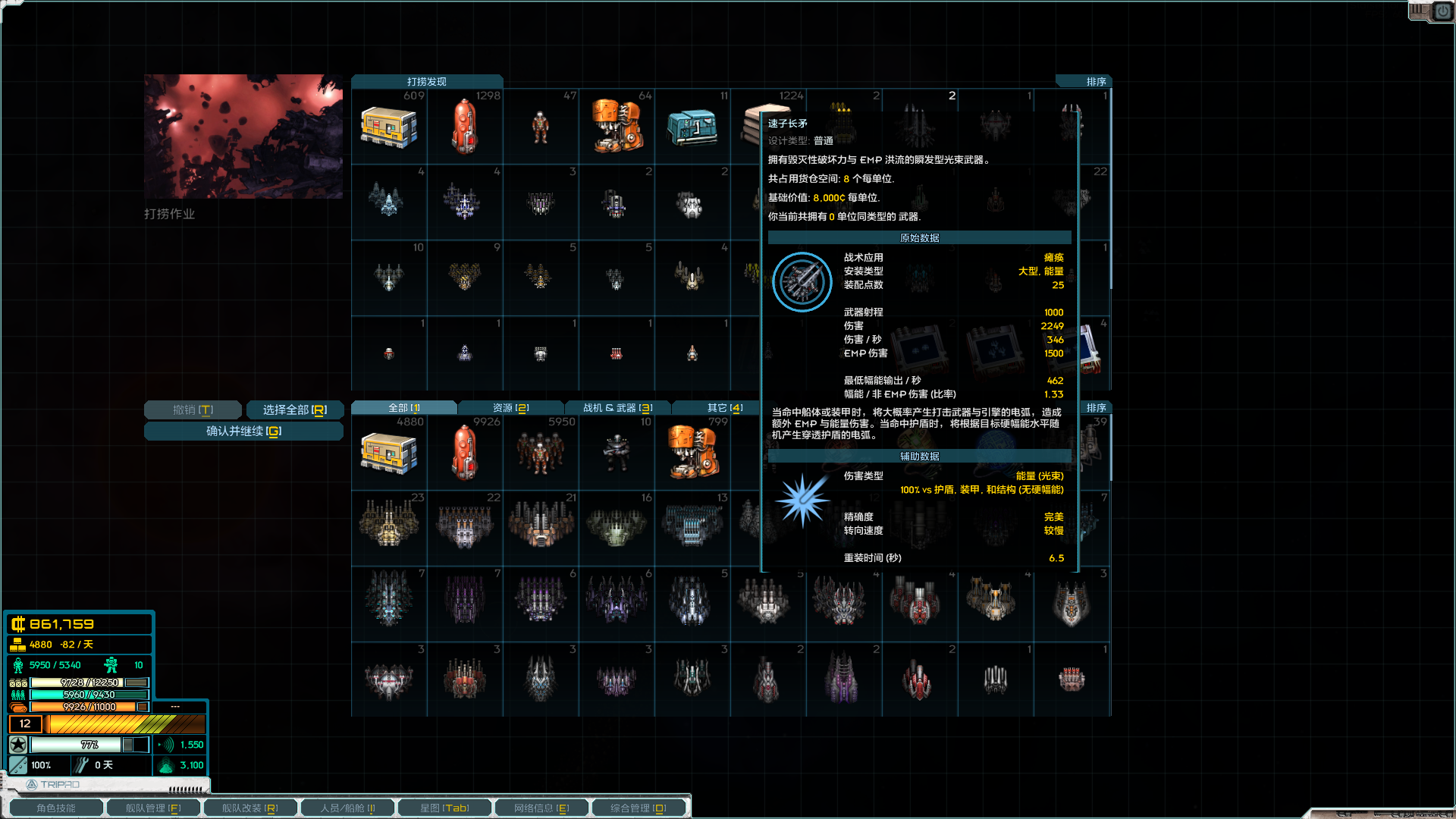Viewport: 1456px width, 819px height.
Task: Click the combat readiness star icon
Action: [x=18, y=745]
